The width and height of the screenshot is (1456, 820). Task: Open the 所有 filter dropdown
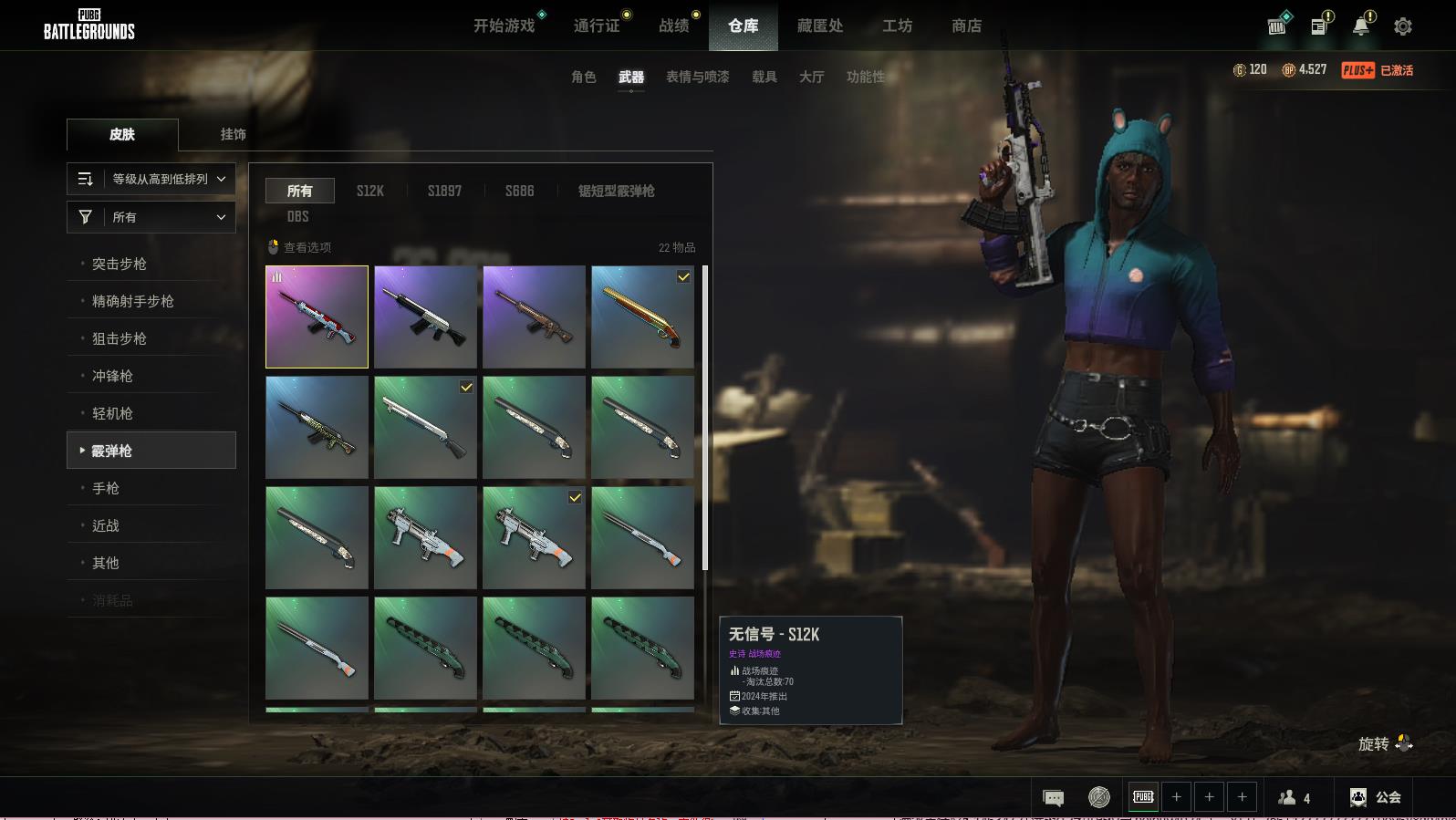[151, 217]
